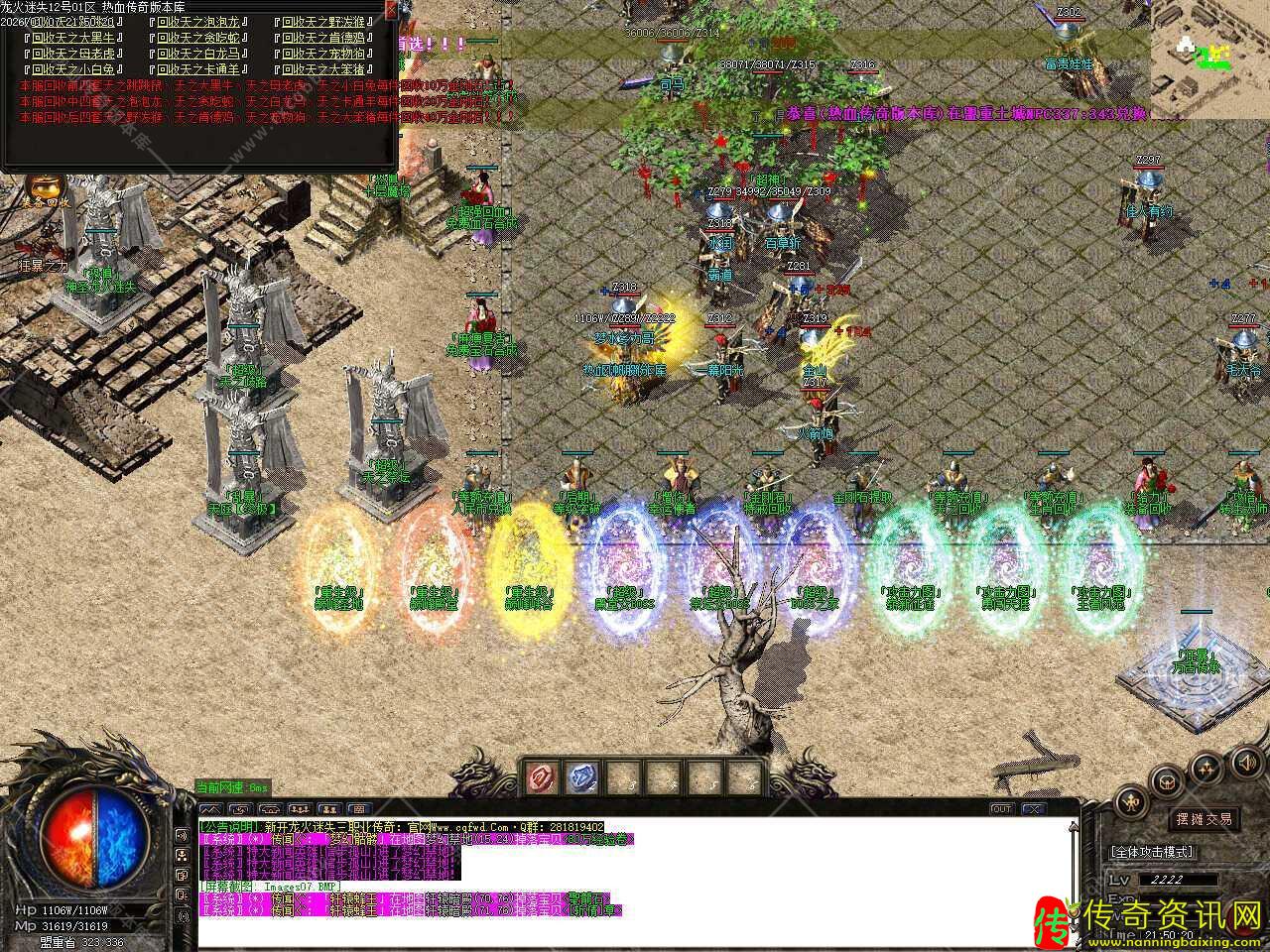Viewport: 1270px width, 952px height.
Task: Use the red rune in hotbar slot 1
Action: tap(543, 776)
